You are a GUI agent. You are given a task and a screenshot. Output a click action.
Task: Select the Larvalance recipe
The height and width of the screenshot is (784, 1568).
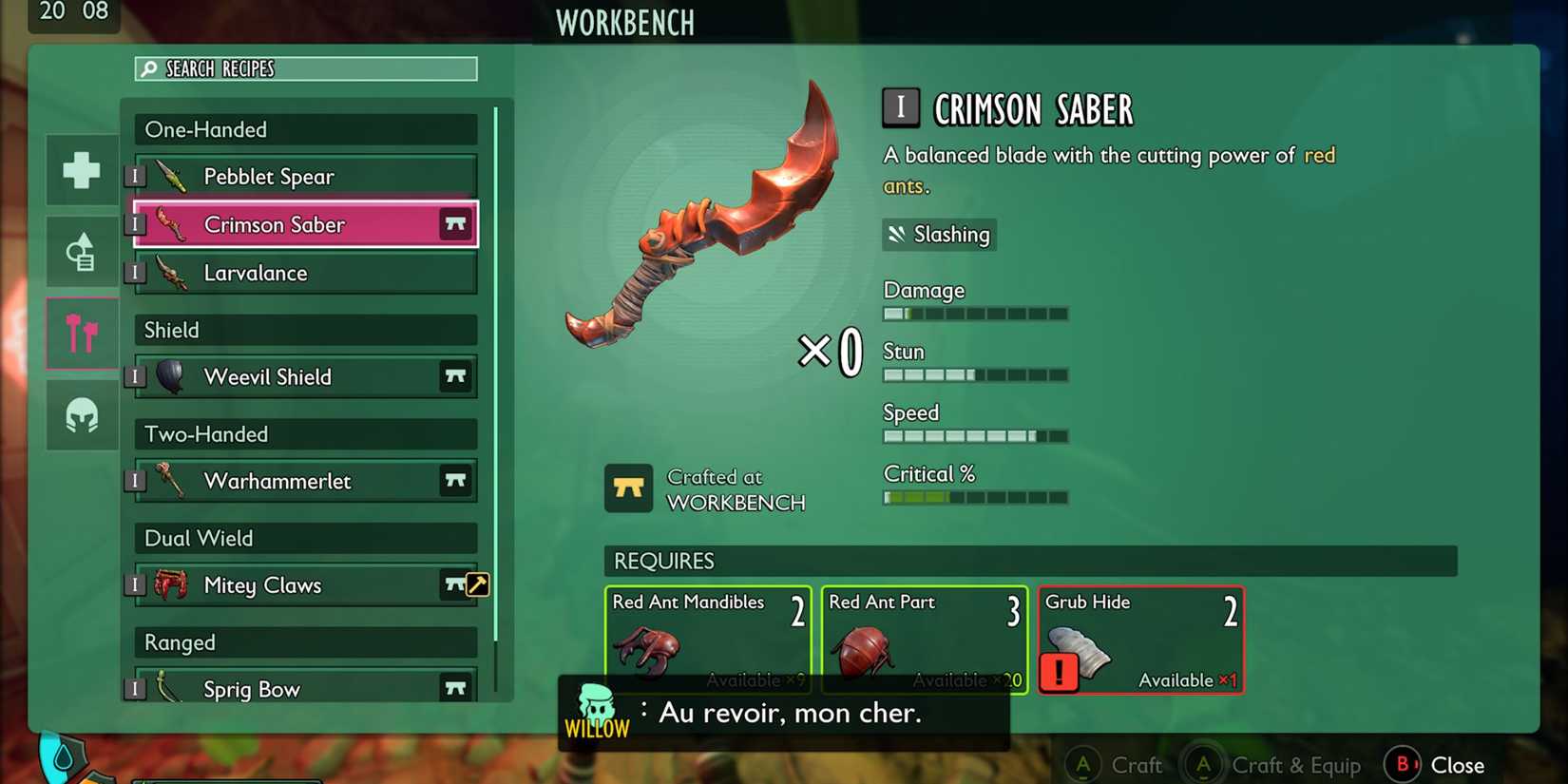303,273
